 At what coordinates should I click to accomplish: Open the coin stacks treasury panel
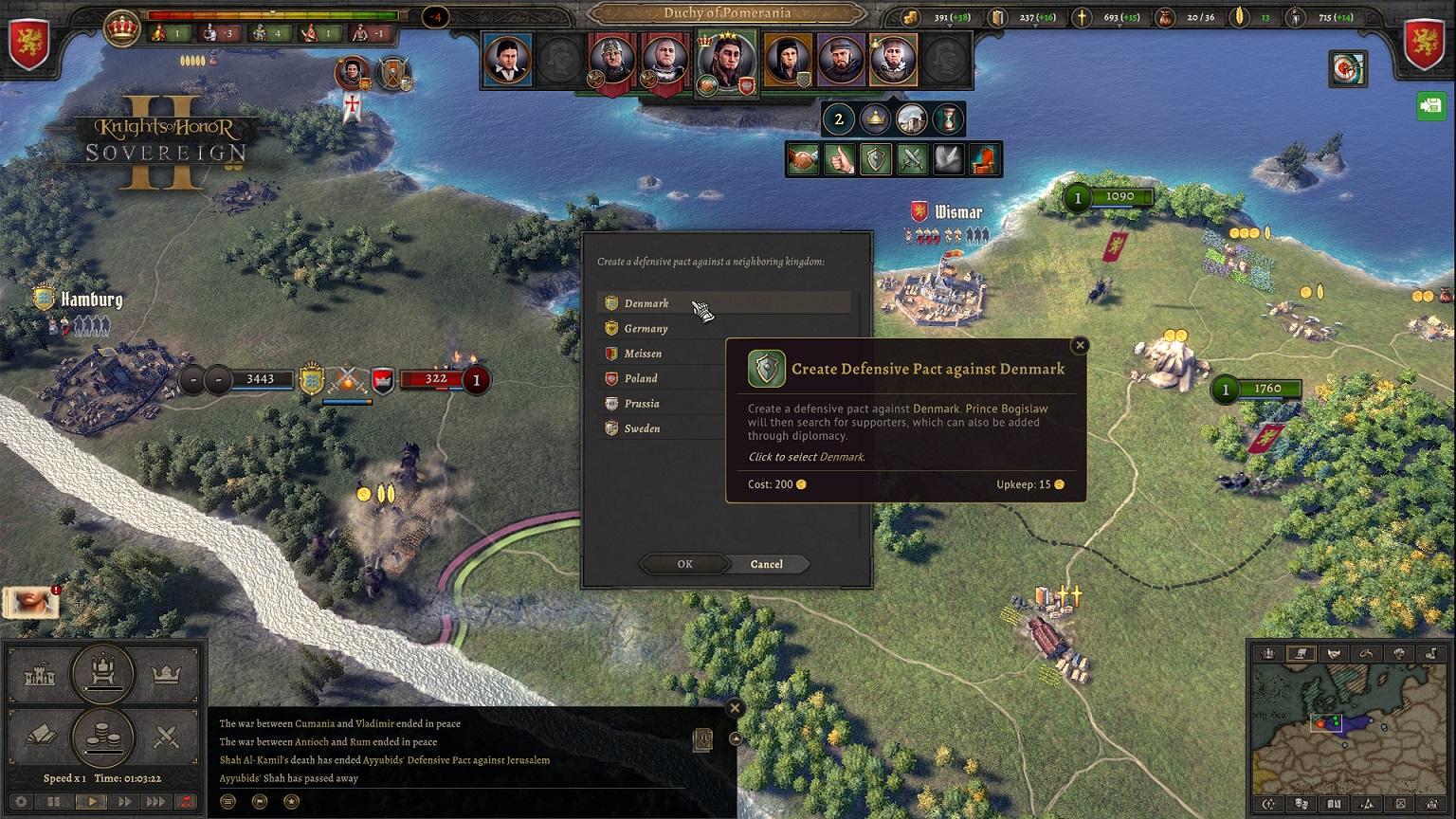click(102, 735)
